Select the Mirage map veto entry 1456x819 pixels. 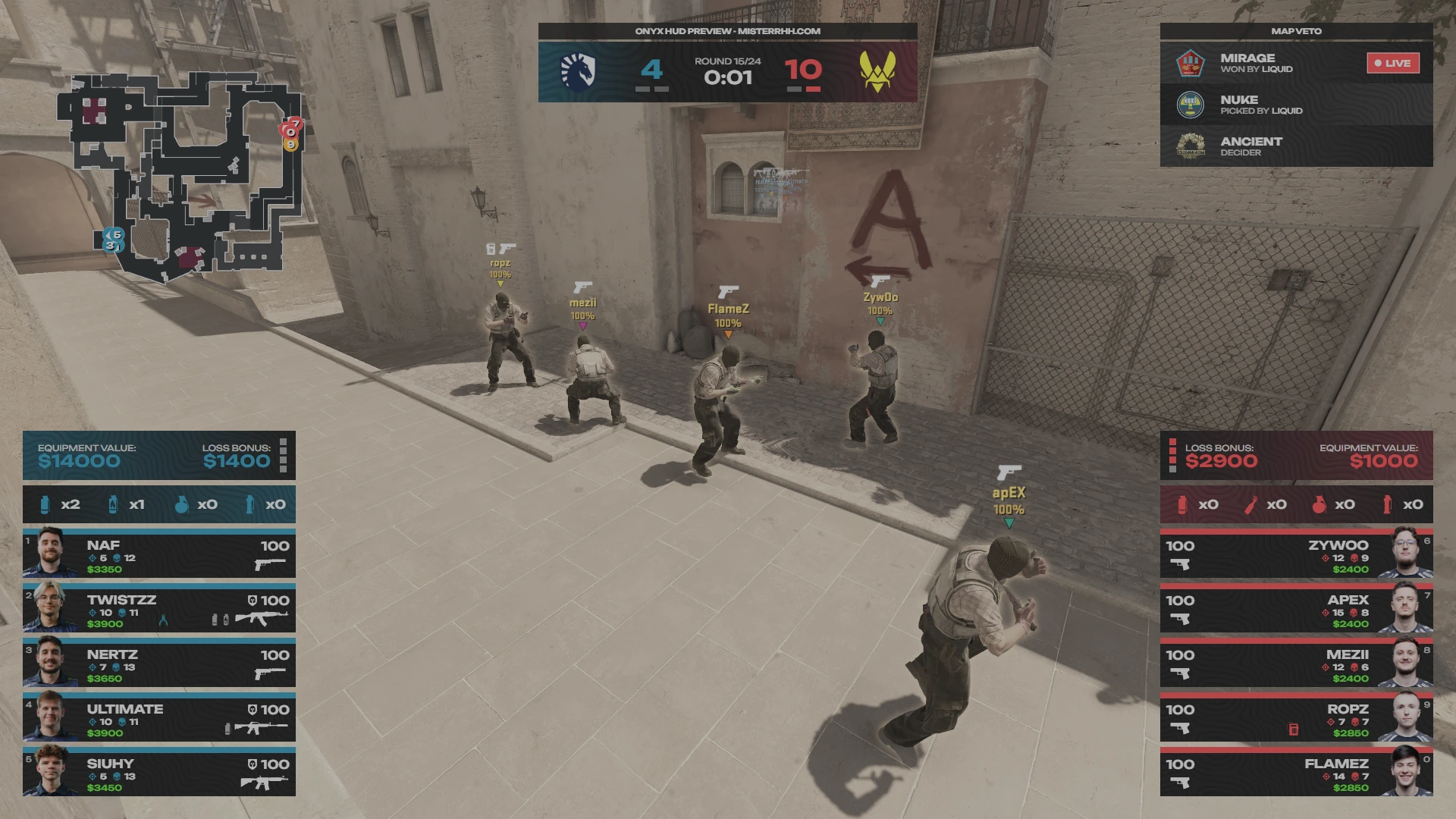[1274, 63]
